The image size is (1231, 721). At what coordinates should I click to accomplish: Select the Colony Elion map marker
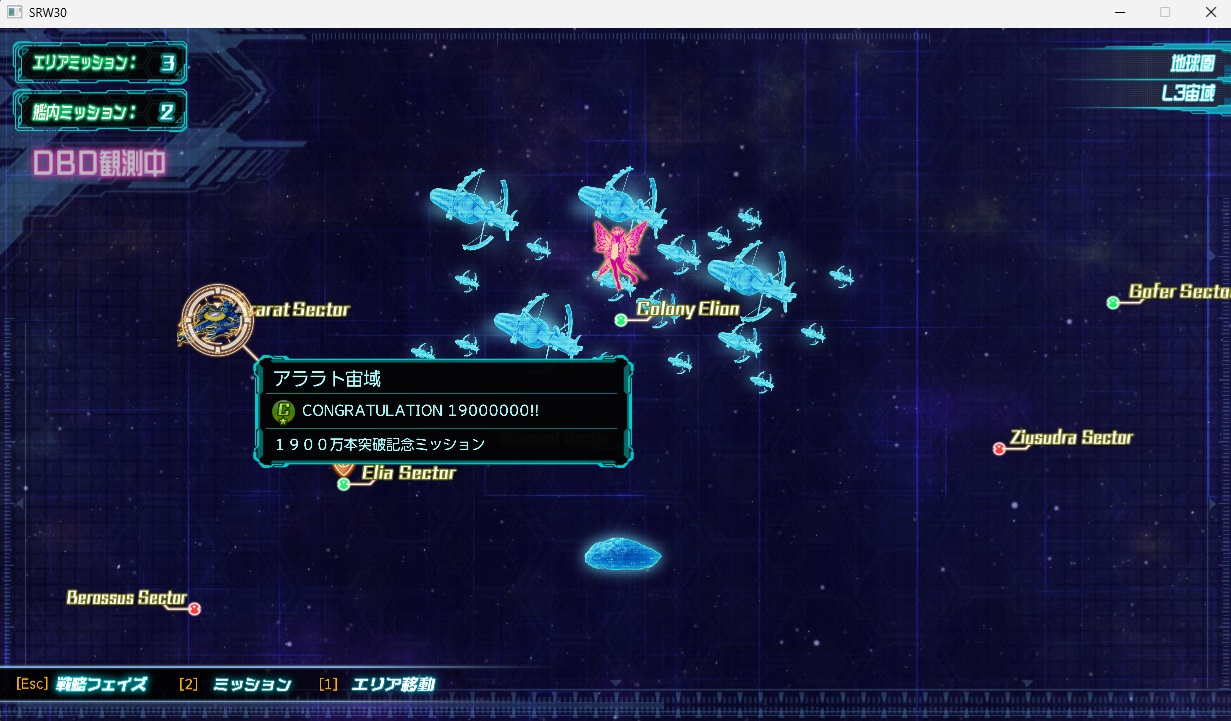coord(621,320)
